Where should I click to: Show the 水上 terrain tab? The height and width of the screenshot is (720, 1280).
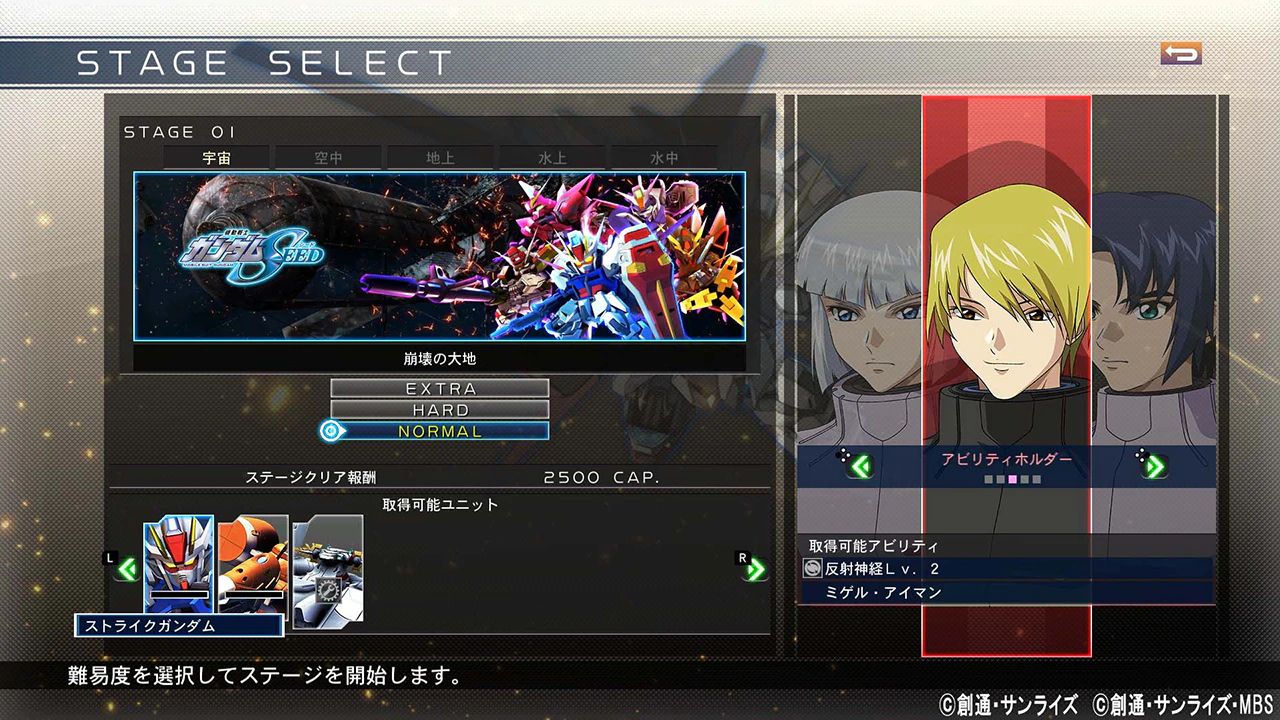tap(552, 157)
